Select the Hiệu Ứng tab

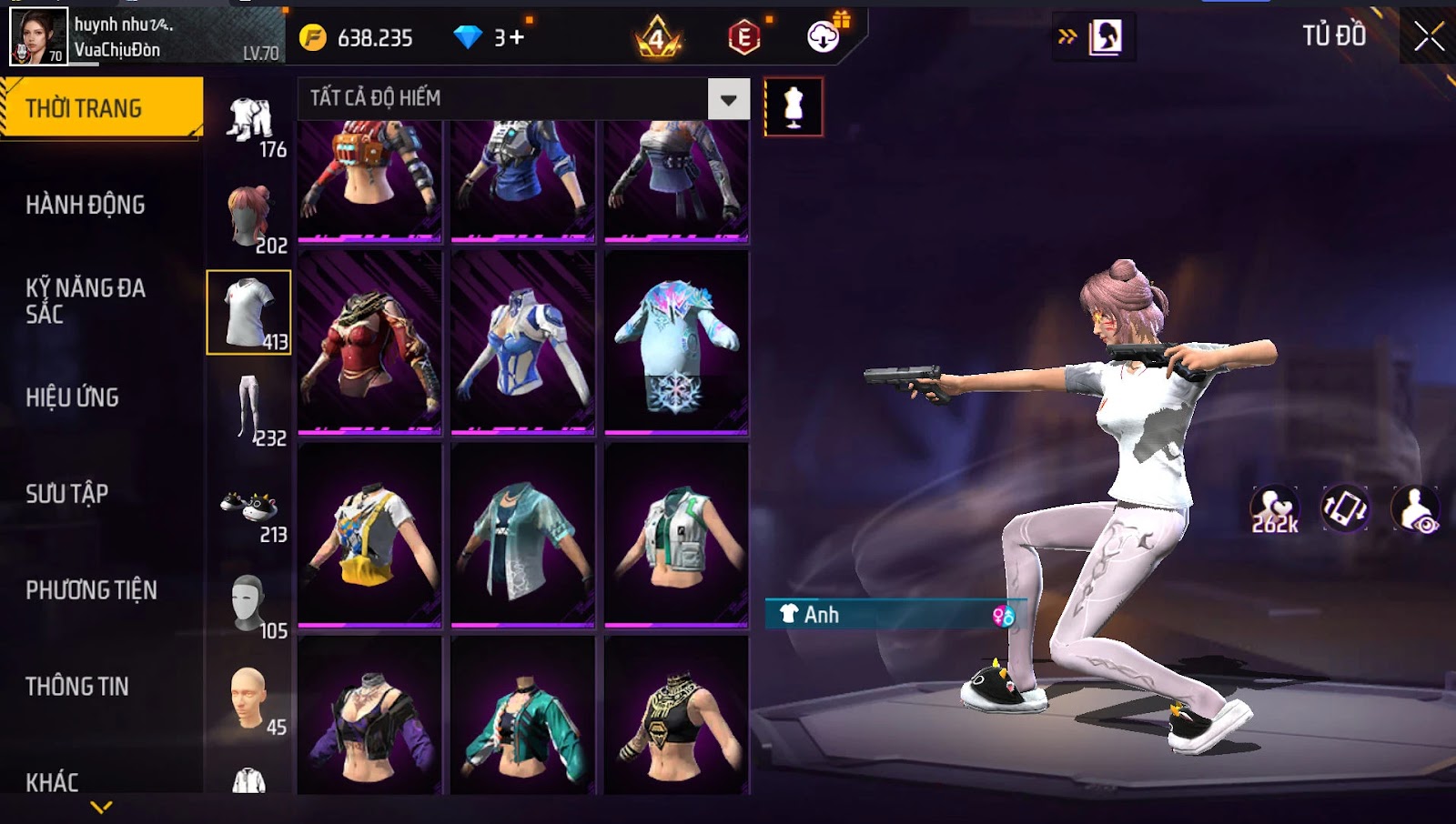(72, 397)
